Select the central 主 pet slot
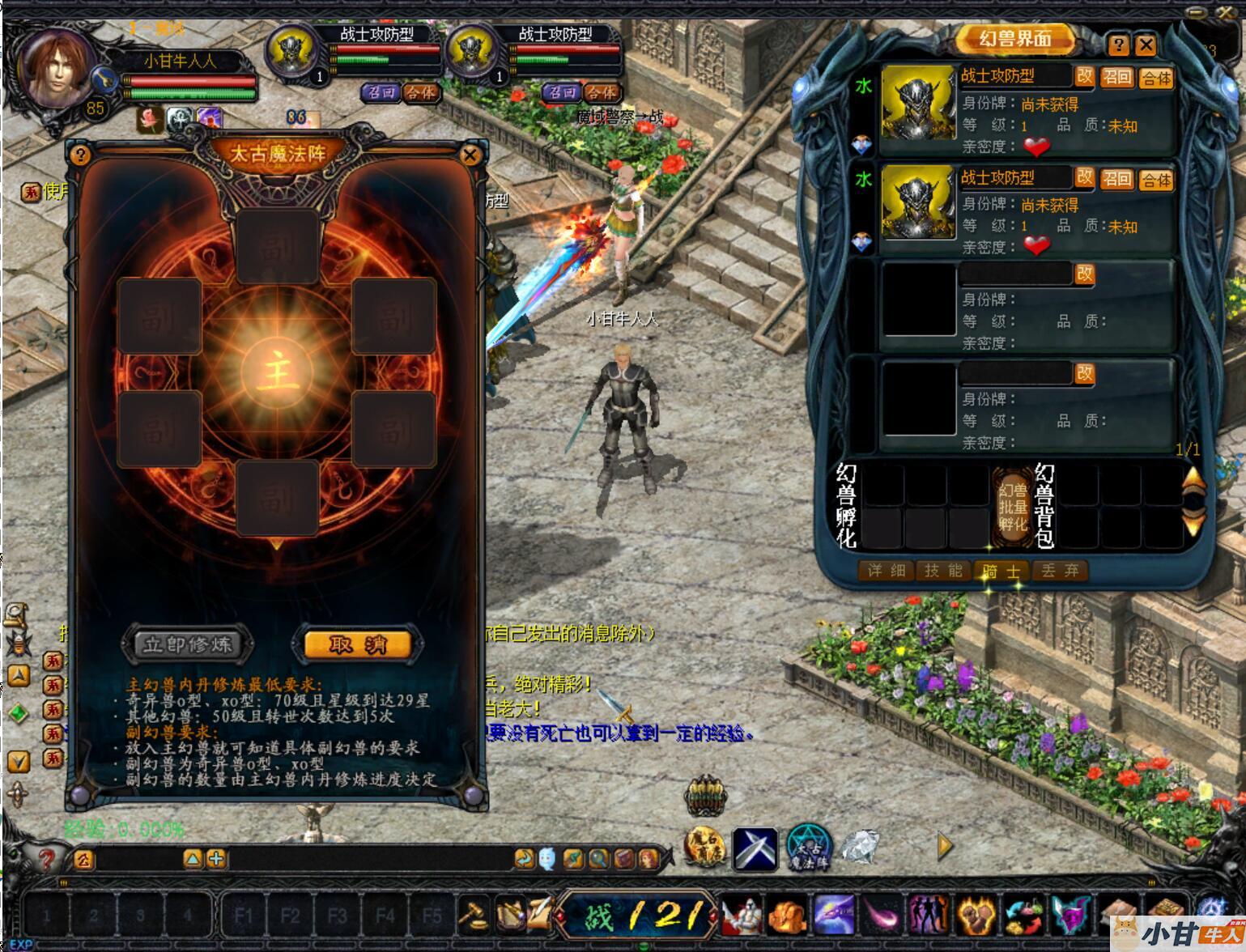The image size is (1246, 952). (276, 373)
